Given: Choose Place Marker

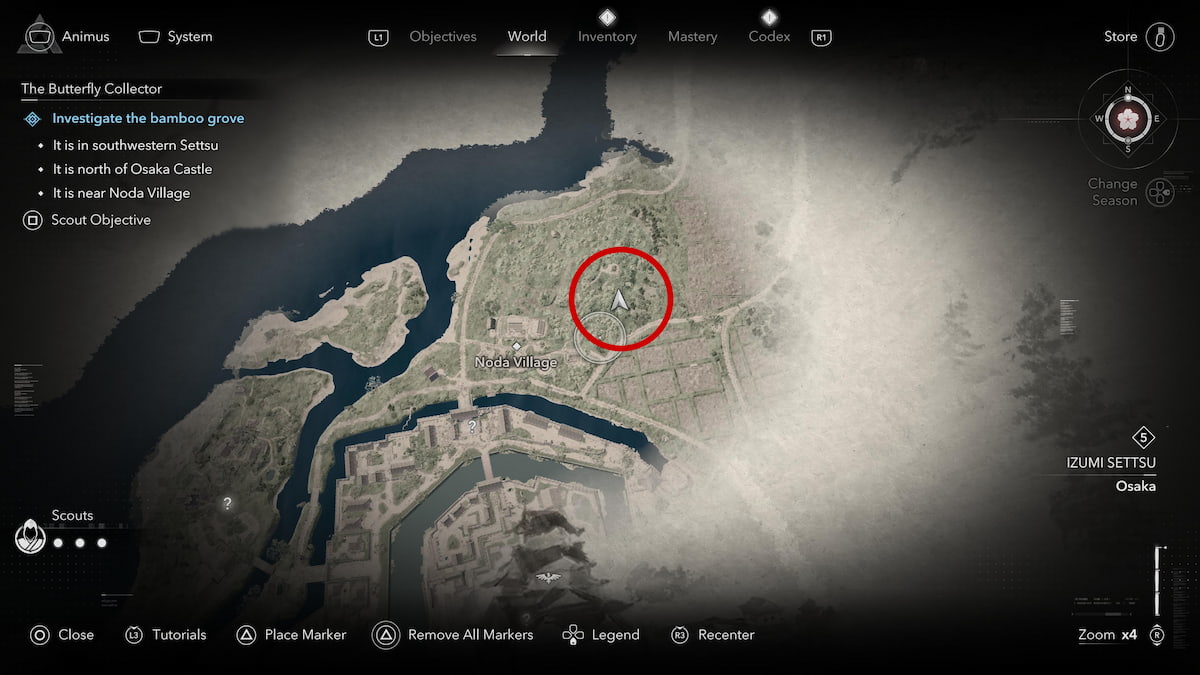Looking at the screenshot, I should pos(291,635).
